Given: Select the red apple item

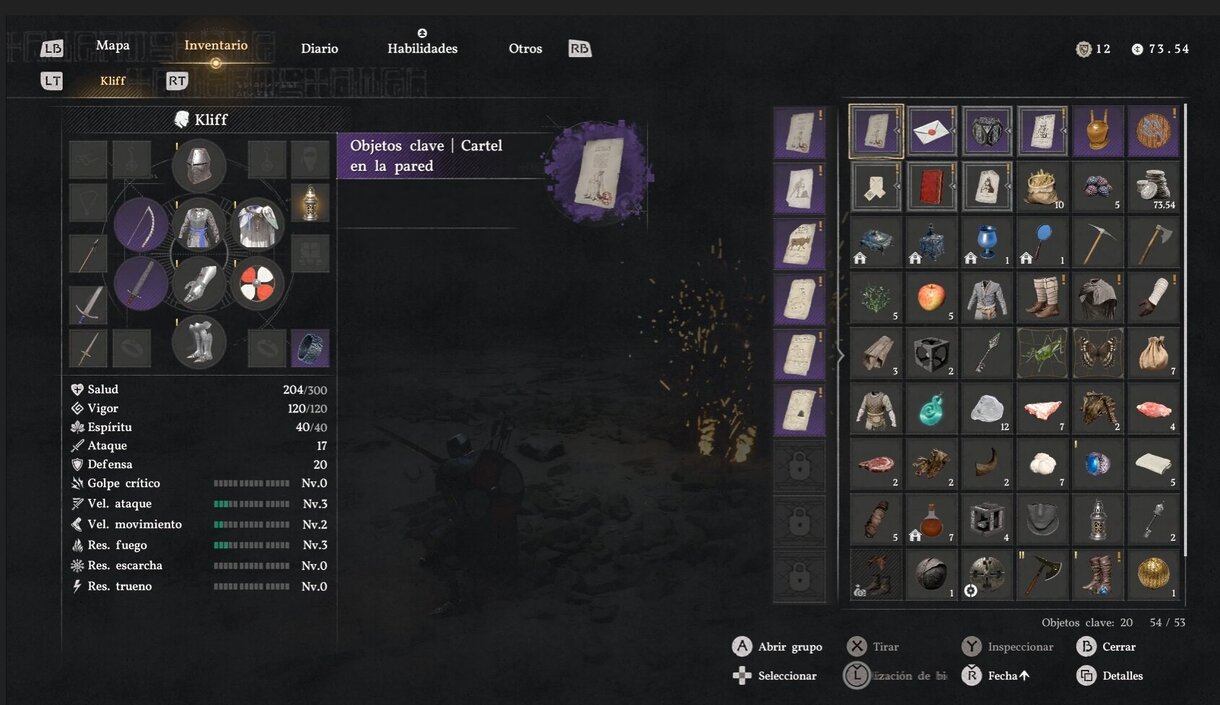Looking at the screenshot, I should click(932, 296).
